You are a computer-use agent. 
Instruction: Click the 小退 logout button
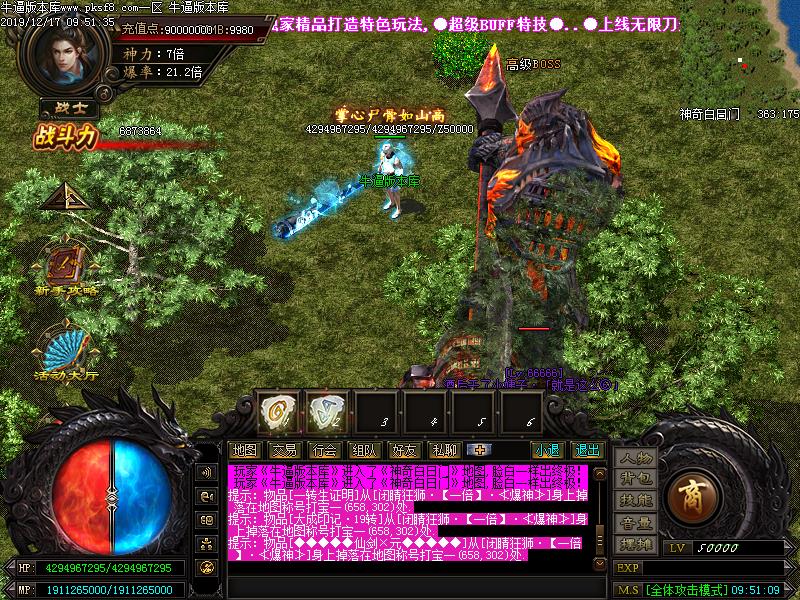tap(546, 450)
